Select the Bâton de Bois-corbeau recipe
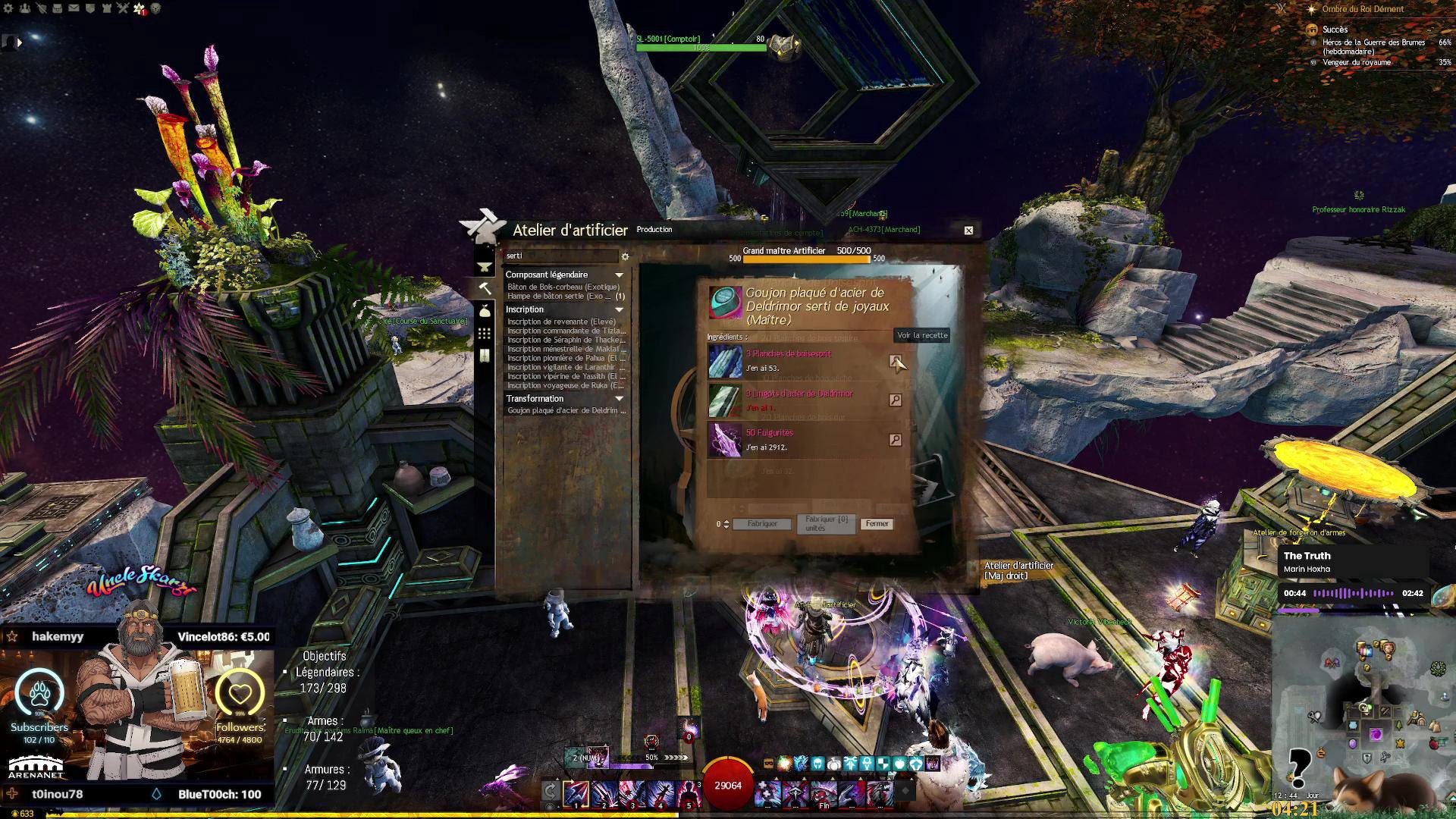The height and width of the screenshot is (819, 1456). pos(563,287)
